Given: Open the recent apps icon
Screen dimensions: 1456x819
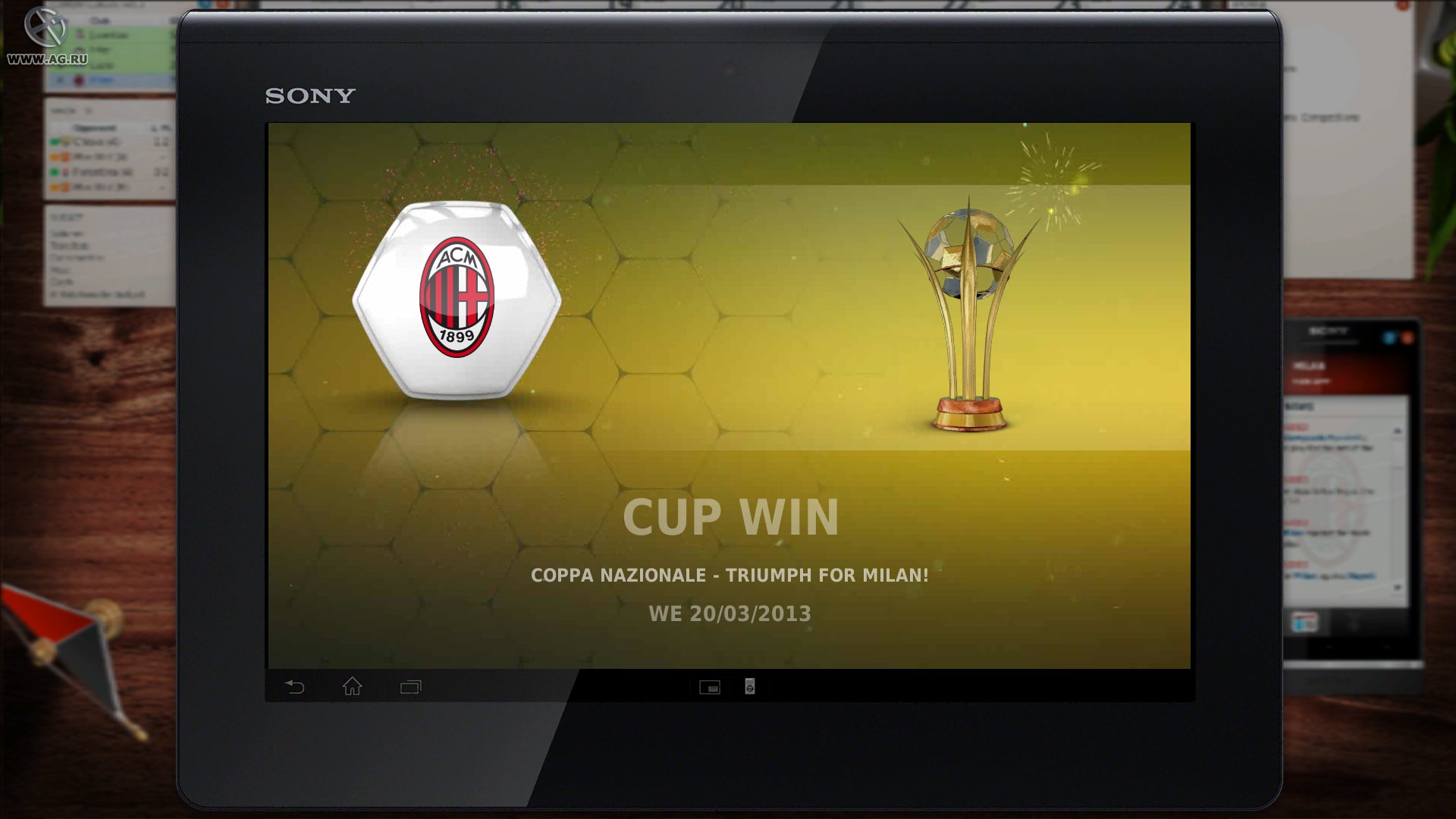Looking at the screenshot, I should click(409, 687).
